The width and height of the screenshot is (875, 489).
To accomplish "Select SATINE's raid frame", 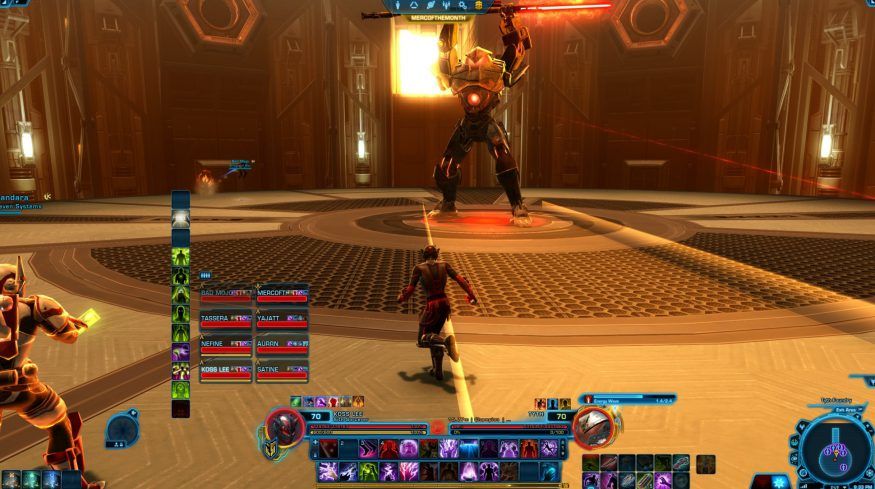I will [282, 371].
